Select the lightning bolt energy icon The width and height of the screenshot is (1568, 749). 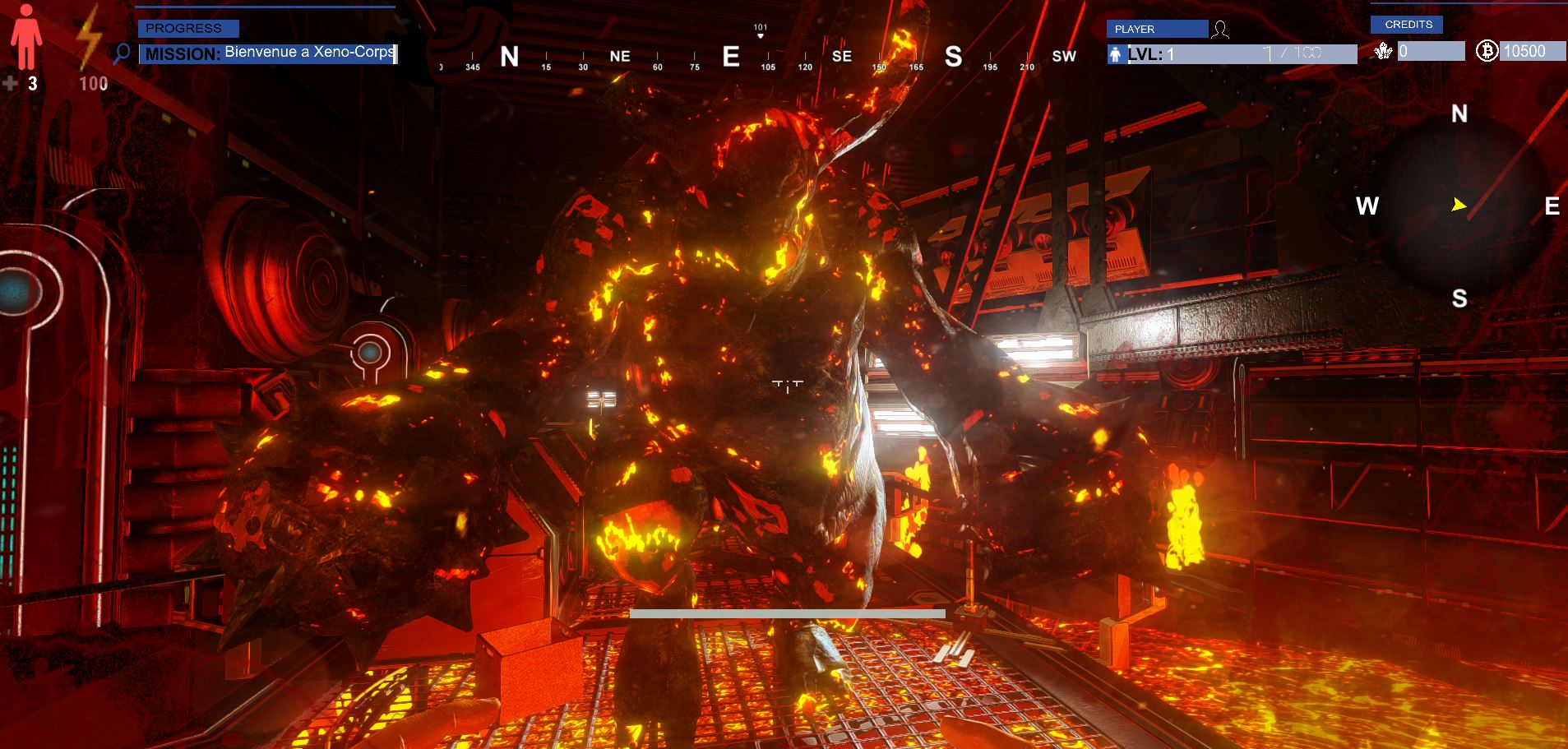[89, 41]
